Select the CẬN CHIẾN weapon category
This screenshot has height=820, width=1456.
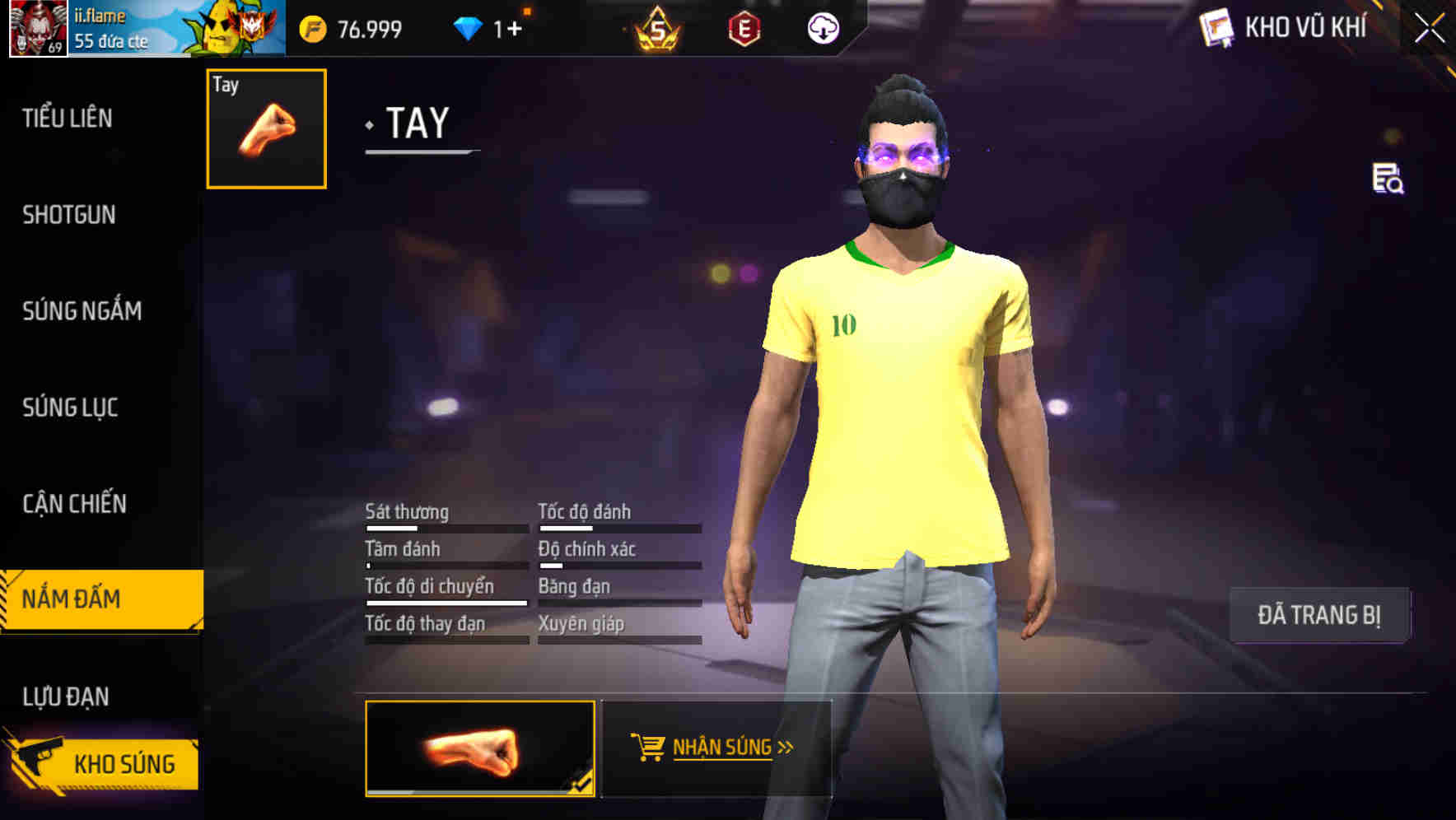[x=73, y=503]
